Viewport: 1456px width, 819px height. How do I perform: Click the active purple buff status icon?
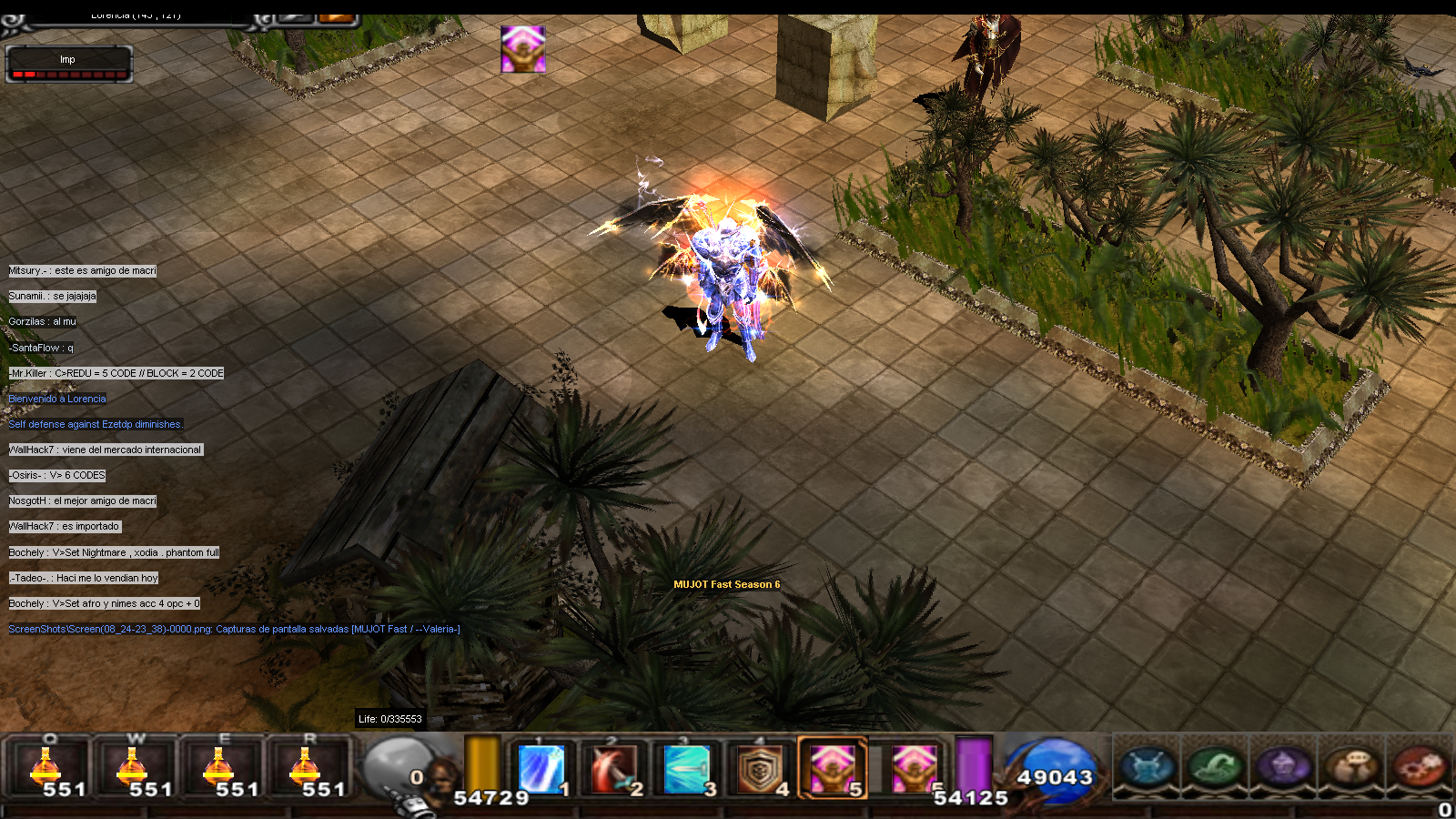tap(523, 49)
